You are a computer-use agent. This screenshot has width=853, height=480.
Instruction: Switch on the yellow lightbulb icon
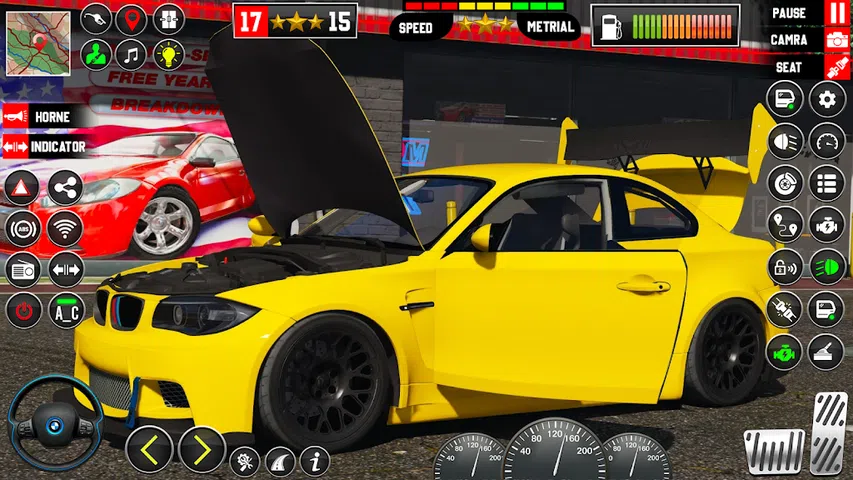click(168, 55)
